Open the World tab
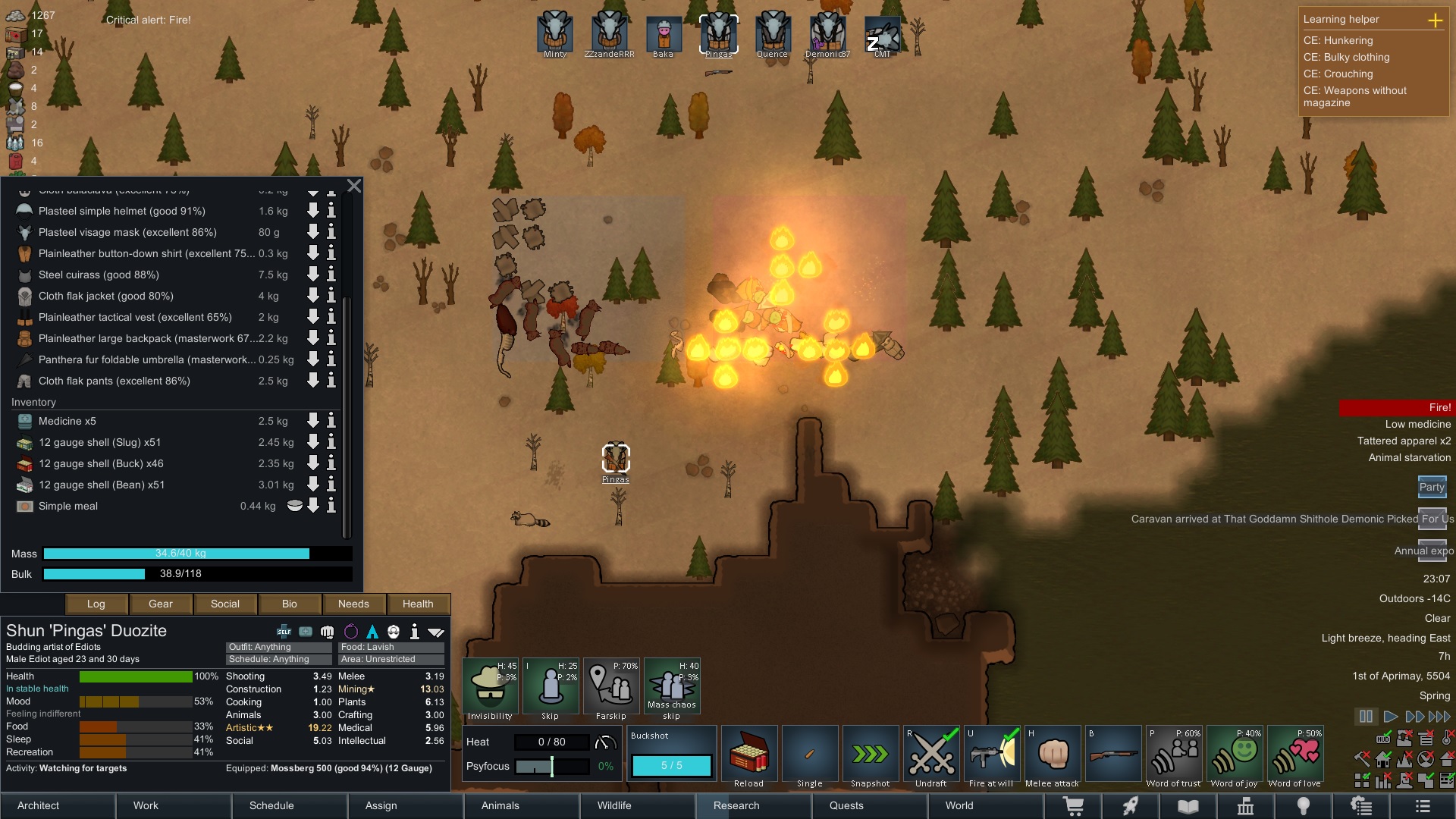1456x819 pixels. (959, 805)
